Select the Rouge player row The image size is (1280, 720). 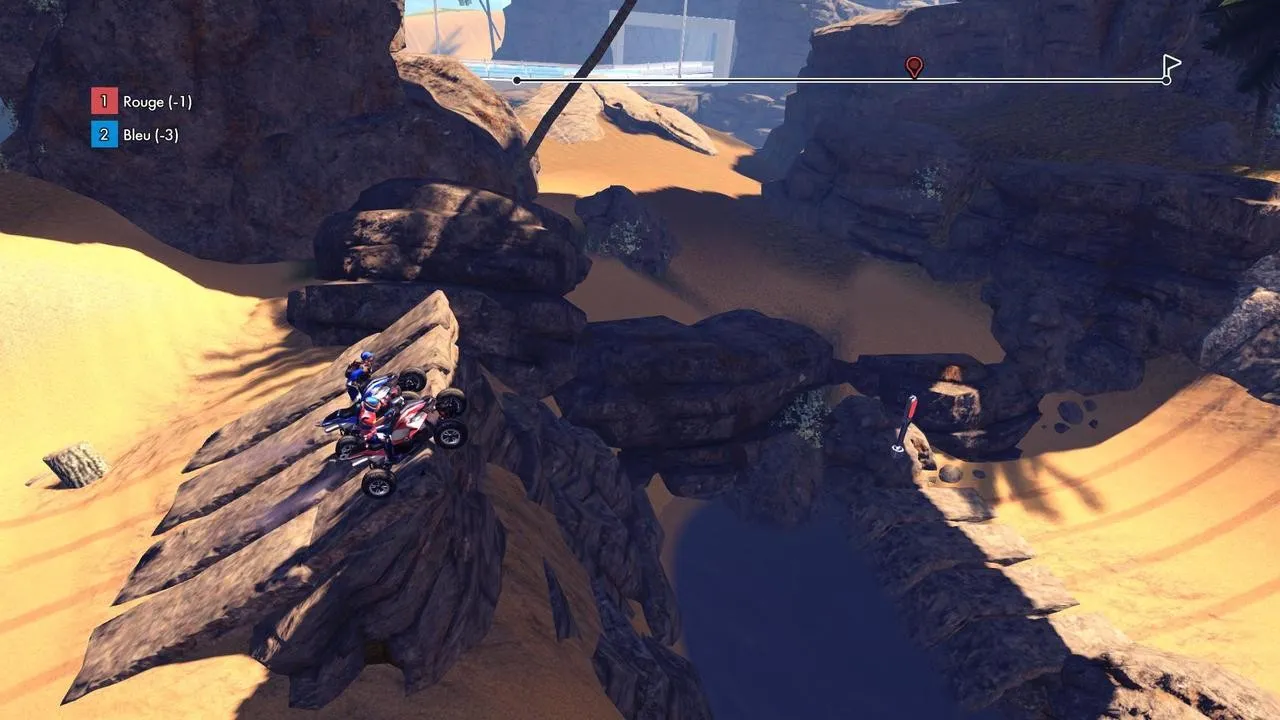(x=142, y=101)
